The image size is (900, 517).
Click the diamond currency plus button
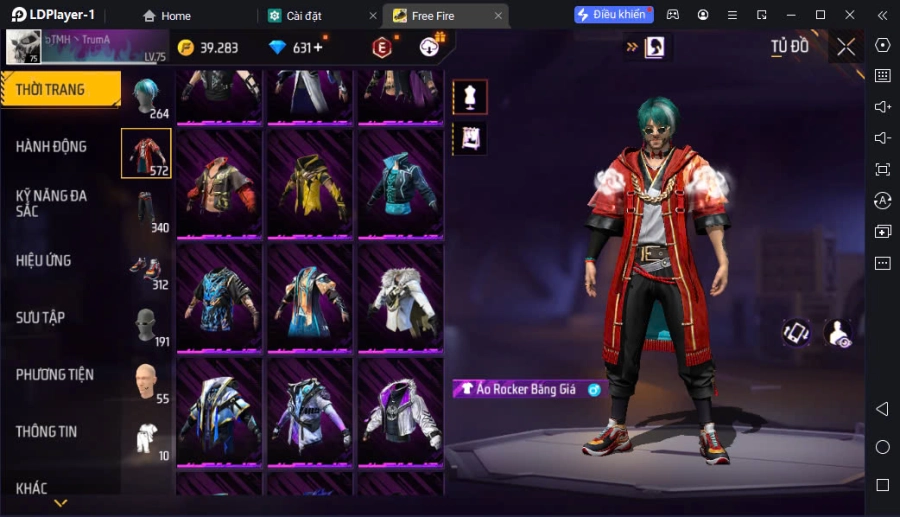point(318,48)
